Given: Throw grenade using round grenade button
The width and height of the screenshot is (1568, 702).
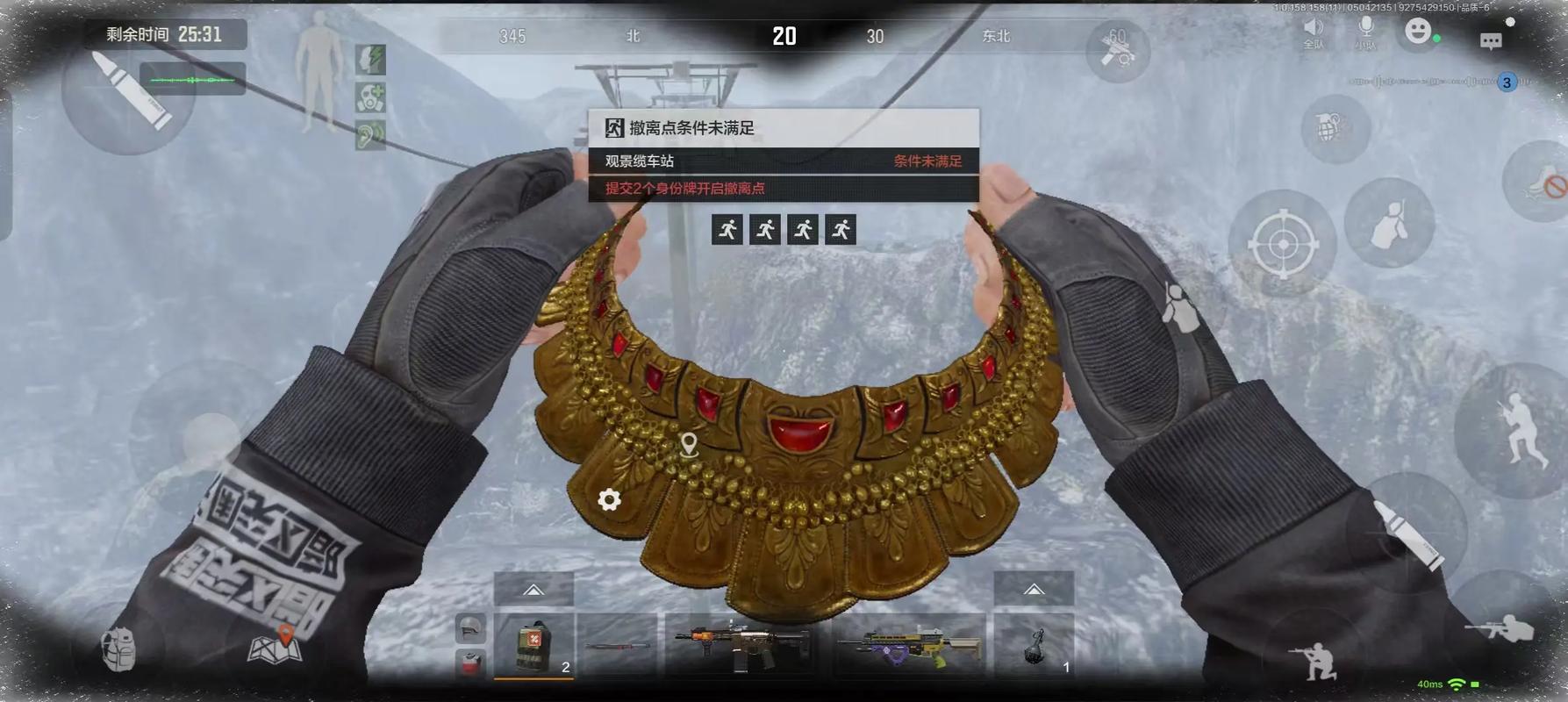Looking at the screenshot, I should [1335, 129].
